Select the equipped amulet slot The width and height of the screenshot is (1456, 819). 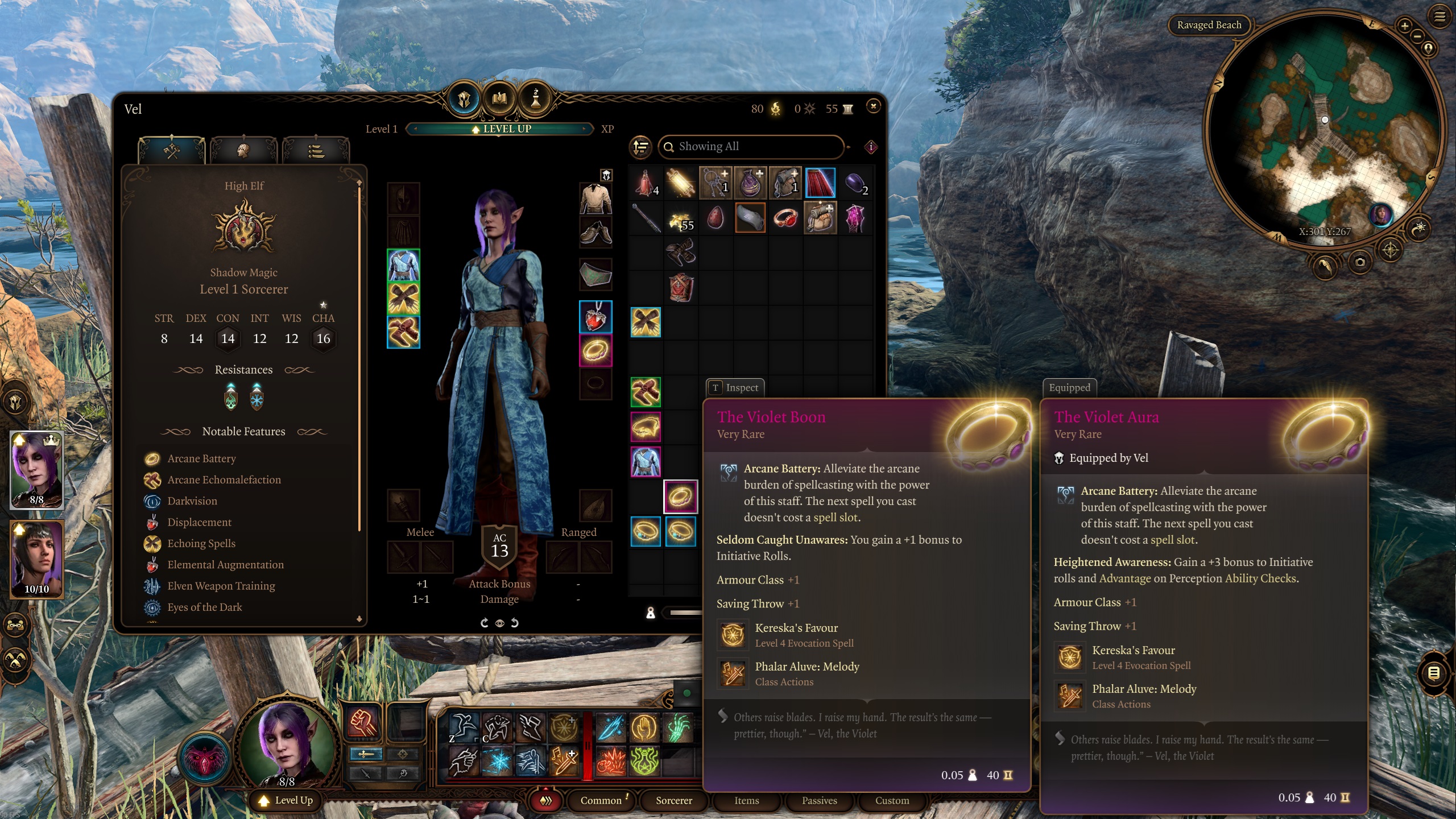(x=595, y=316)
